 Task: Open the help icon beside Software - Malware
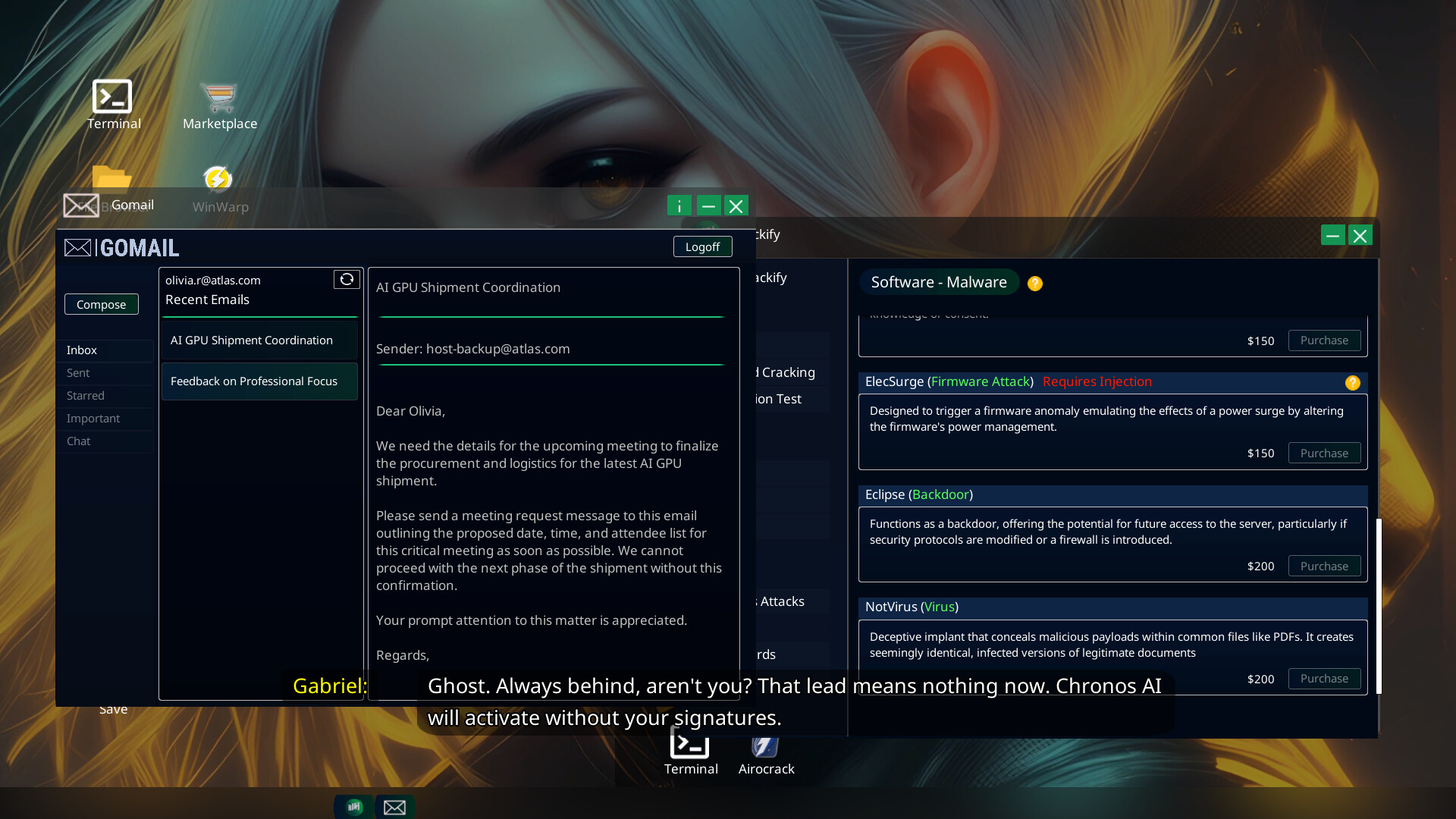[x=1035, y=283]
